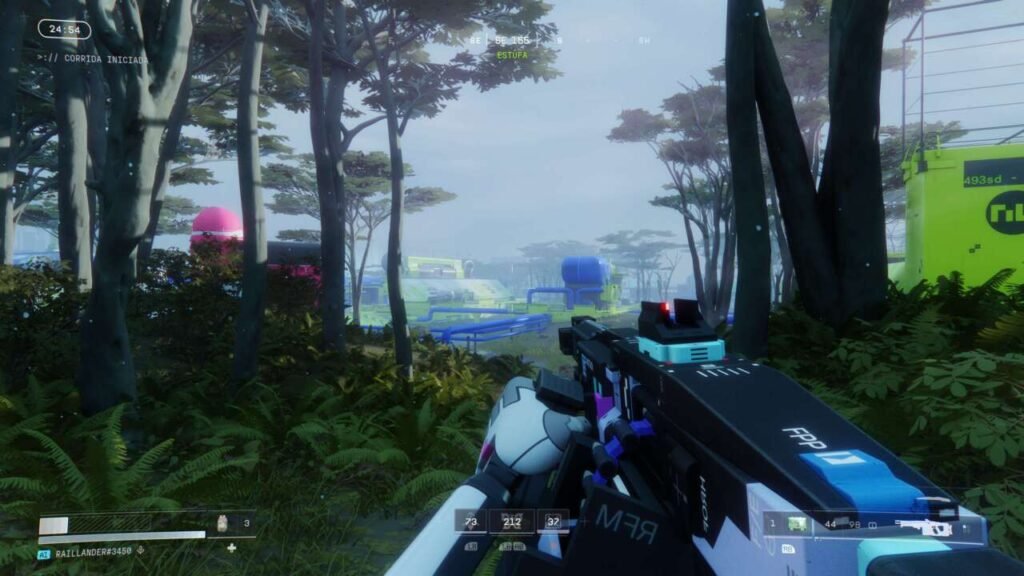Select the consumable item icon beside the health bar
The height and width of the screenshot is (576, 1024).
223,521
